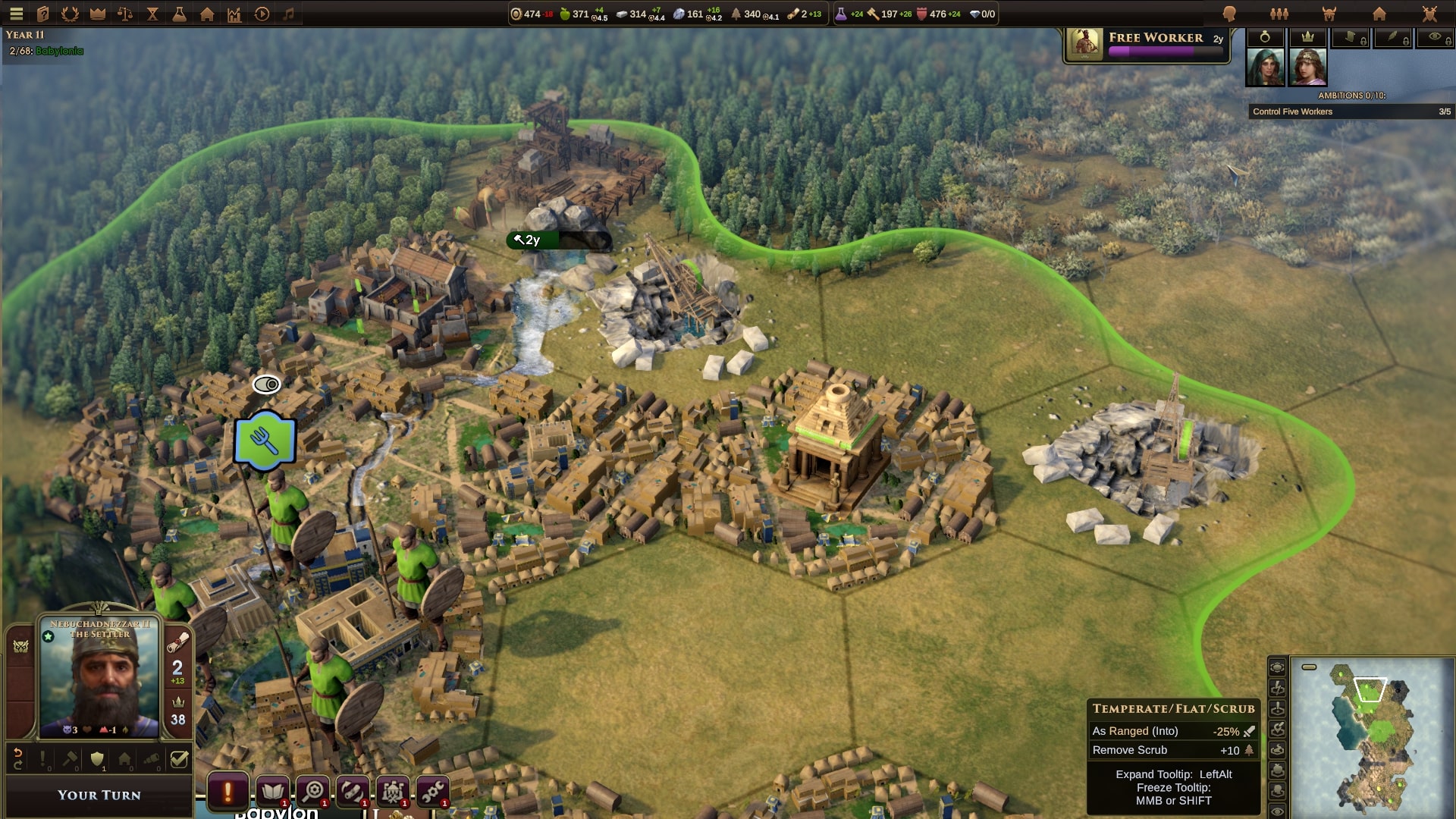Open the help book with question mark

tap(43, 14)
